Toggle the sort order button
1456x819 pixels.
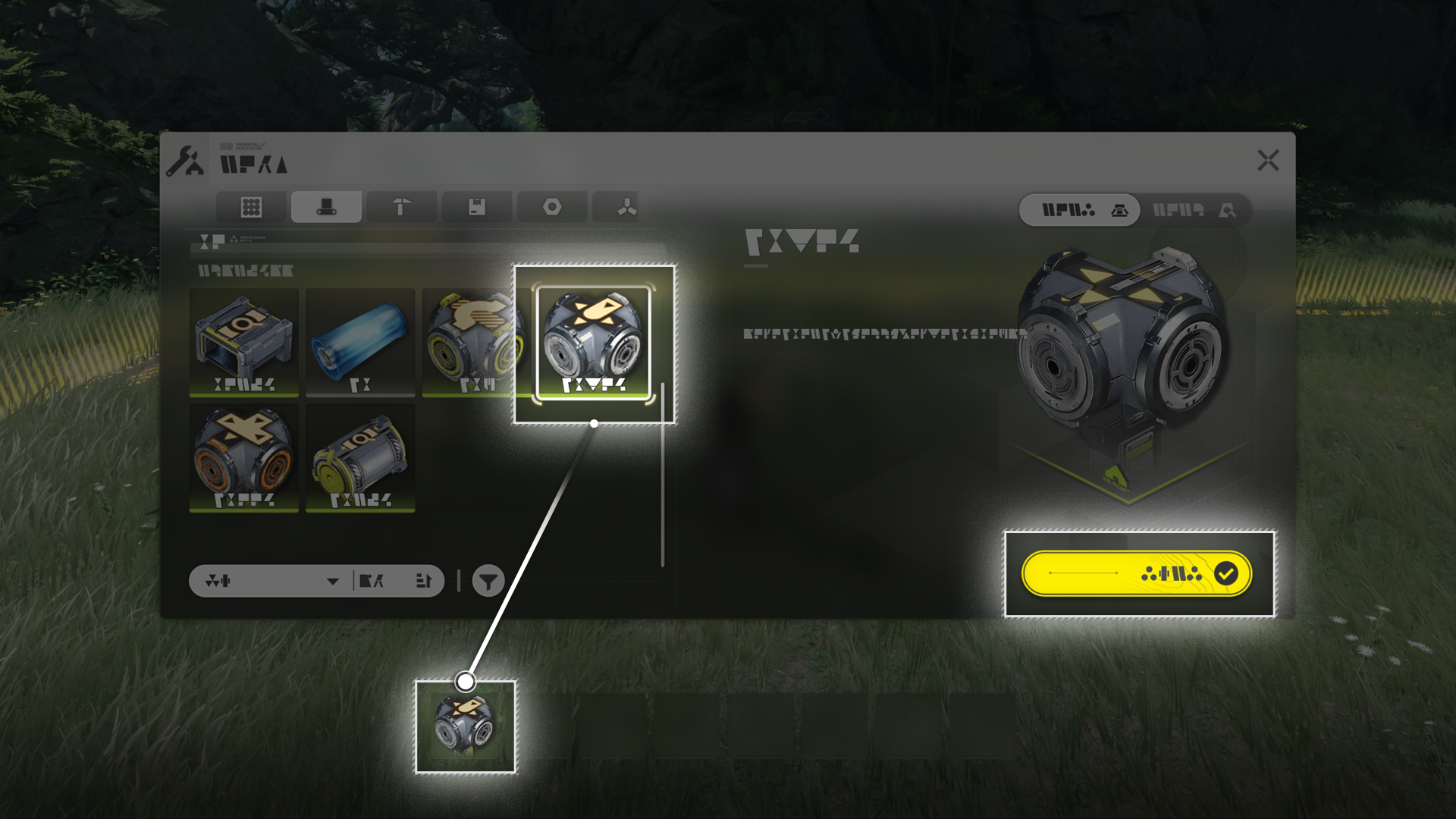coord(423,581)
